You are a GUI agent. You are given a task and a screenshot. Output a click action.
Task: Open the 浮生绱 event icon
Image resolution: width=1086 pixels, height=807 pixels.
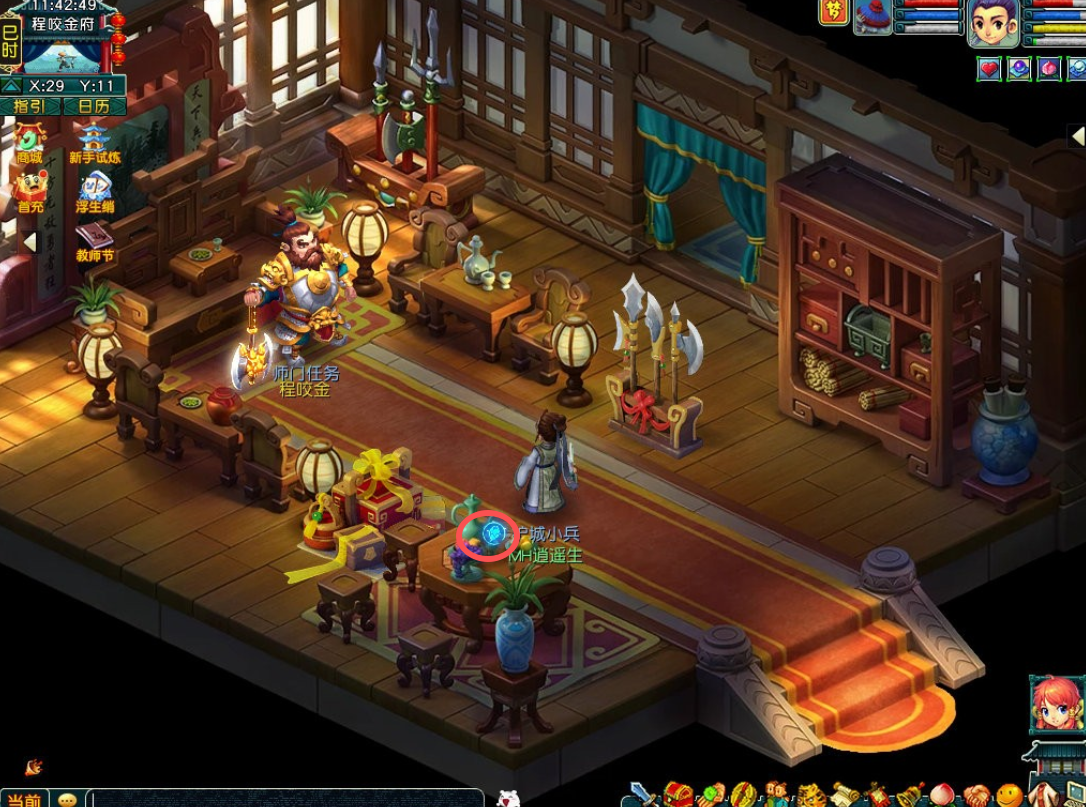(x=95, y=190)
